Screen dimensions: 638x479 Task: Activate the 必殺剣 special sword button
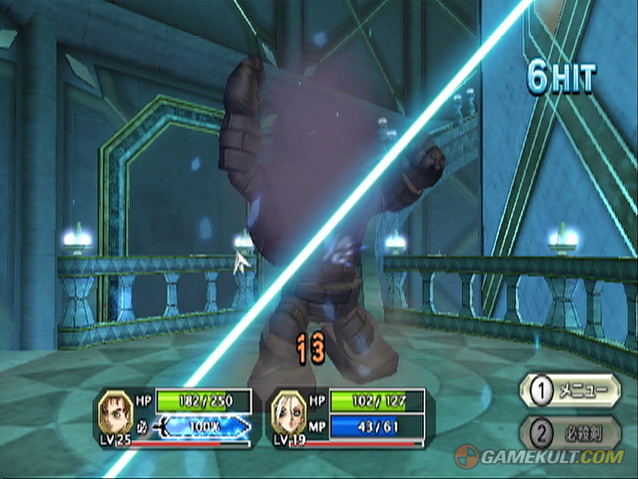(570, 432)
